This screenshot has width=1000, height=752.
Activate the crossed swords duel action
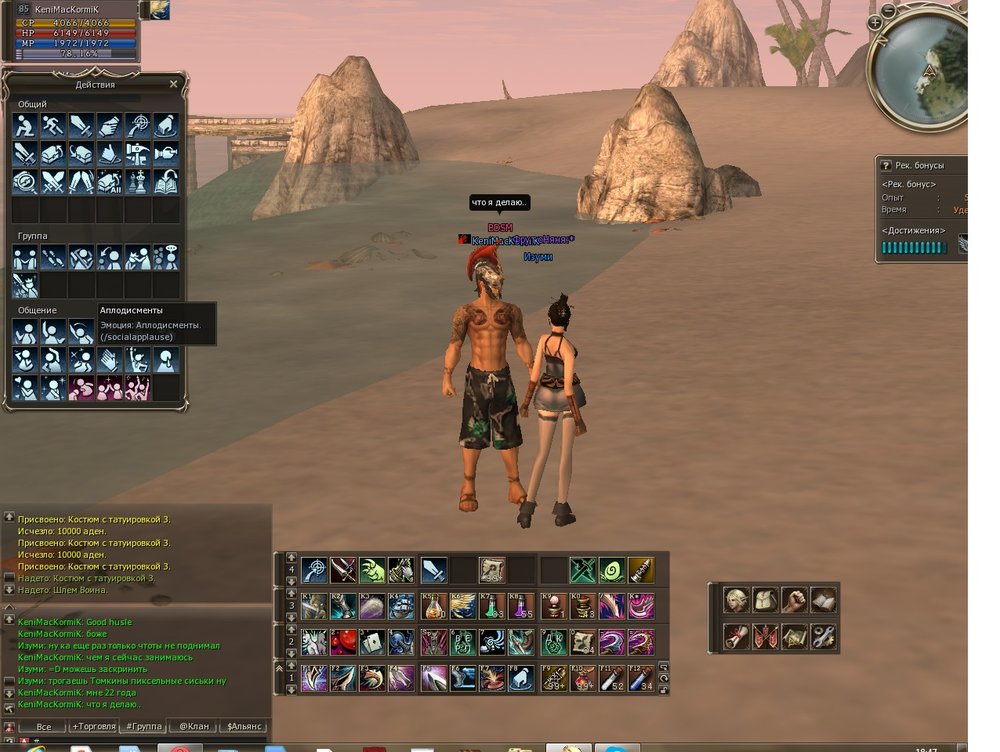coord(53,183)
